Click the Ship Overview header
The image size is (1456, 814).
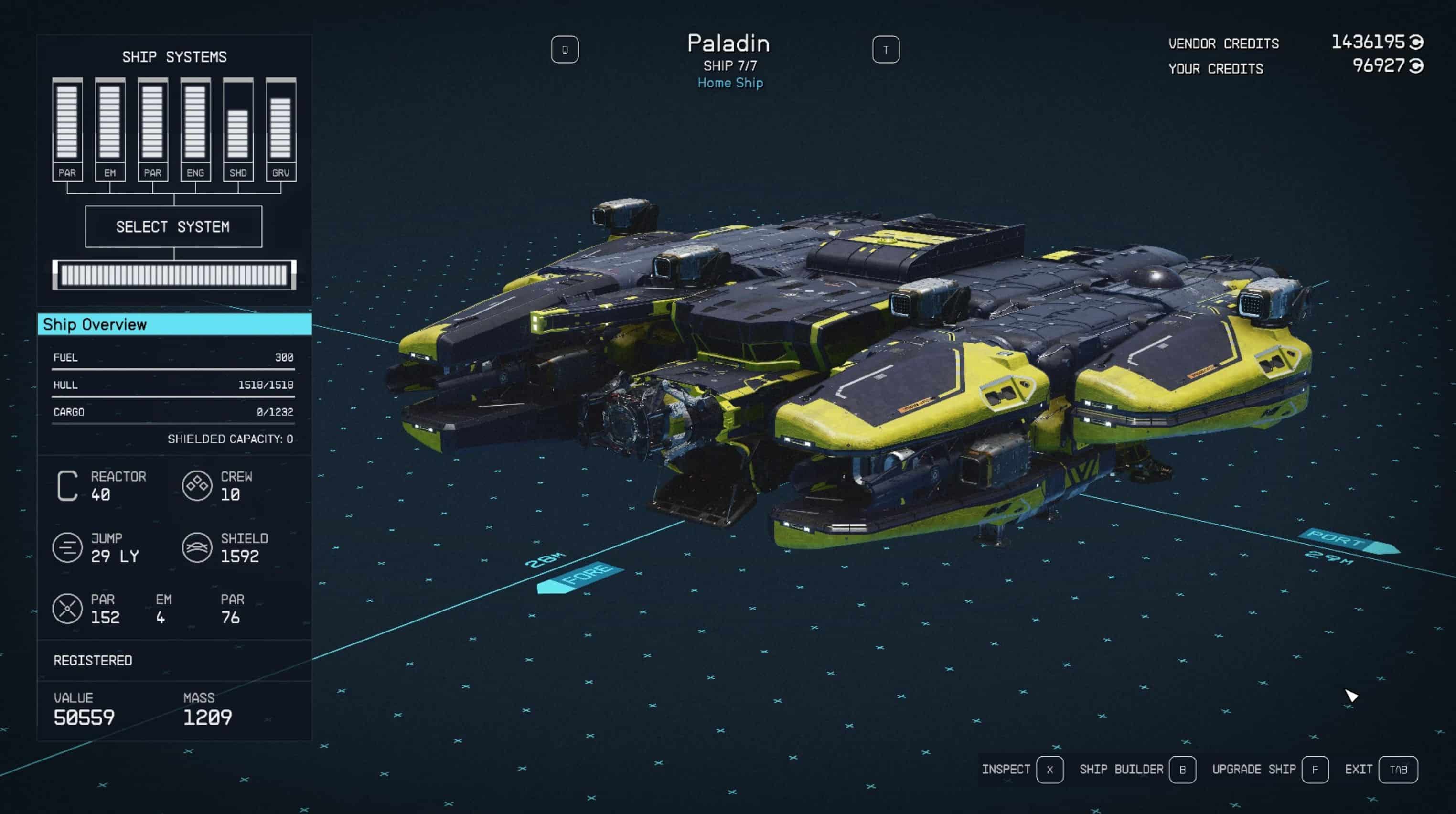pyautogui.click(x=174, y=324)
